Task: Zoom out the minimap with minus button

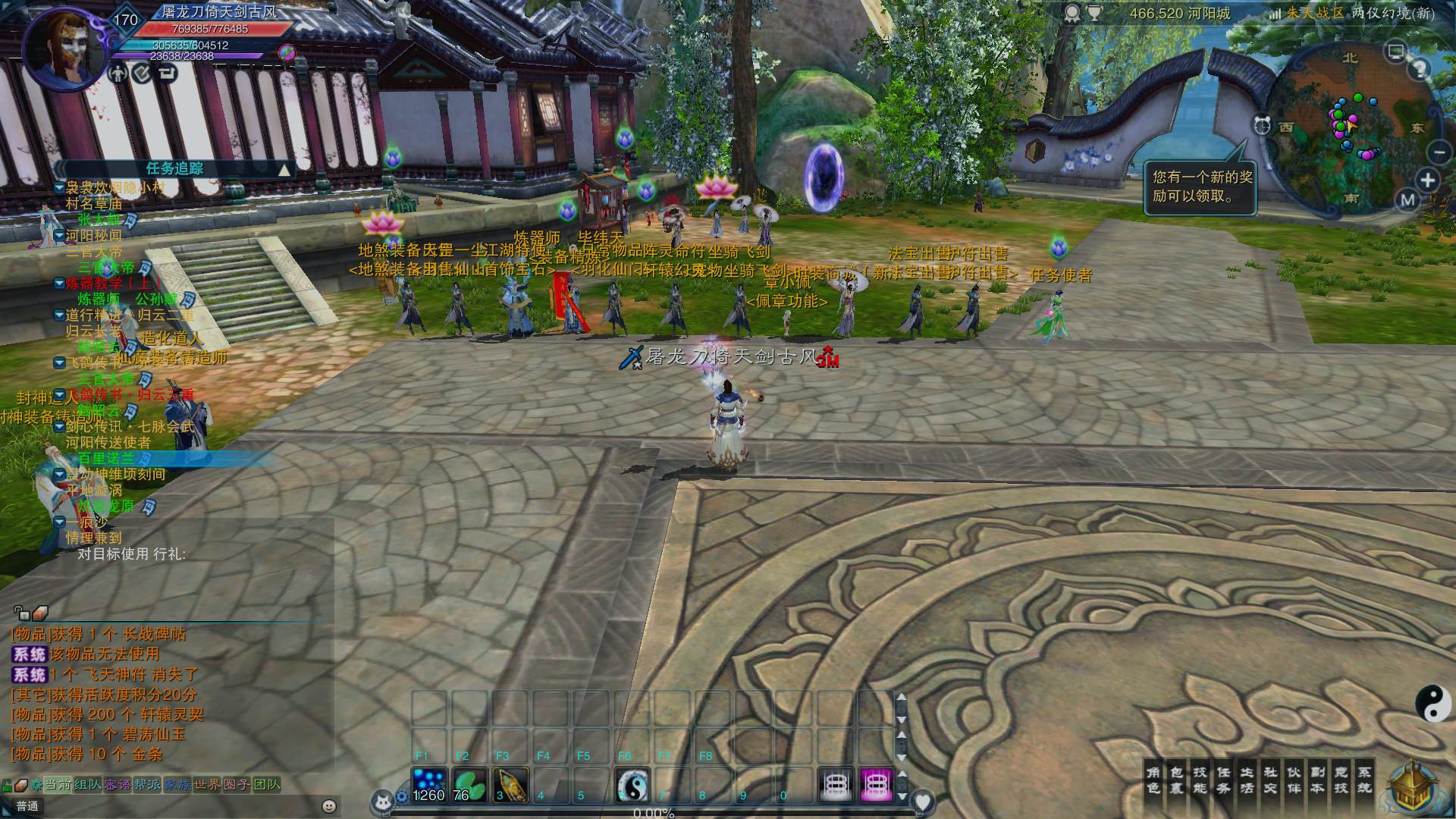Action: (1439, 152)
